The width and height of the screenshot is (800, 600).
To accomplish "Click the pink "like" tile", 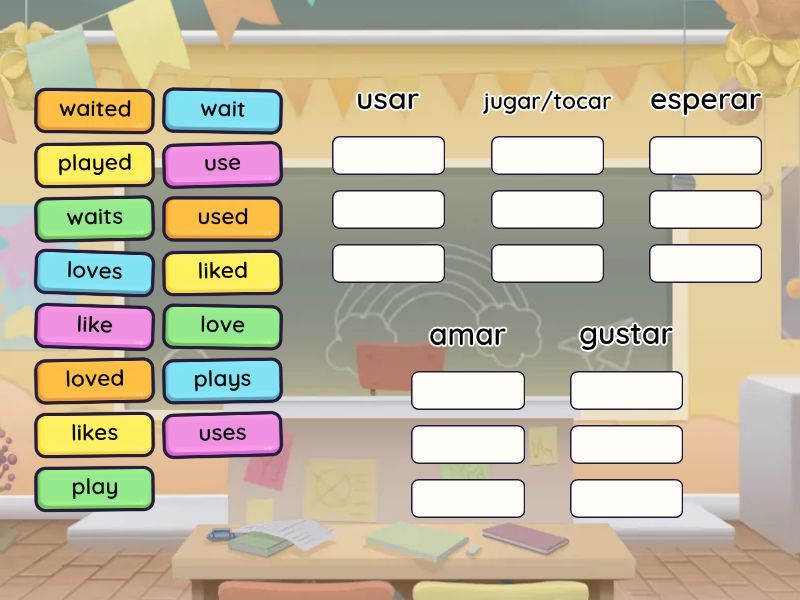I will [x=95, y=326].
